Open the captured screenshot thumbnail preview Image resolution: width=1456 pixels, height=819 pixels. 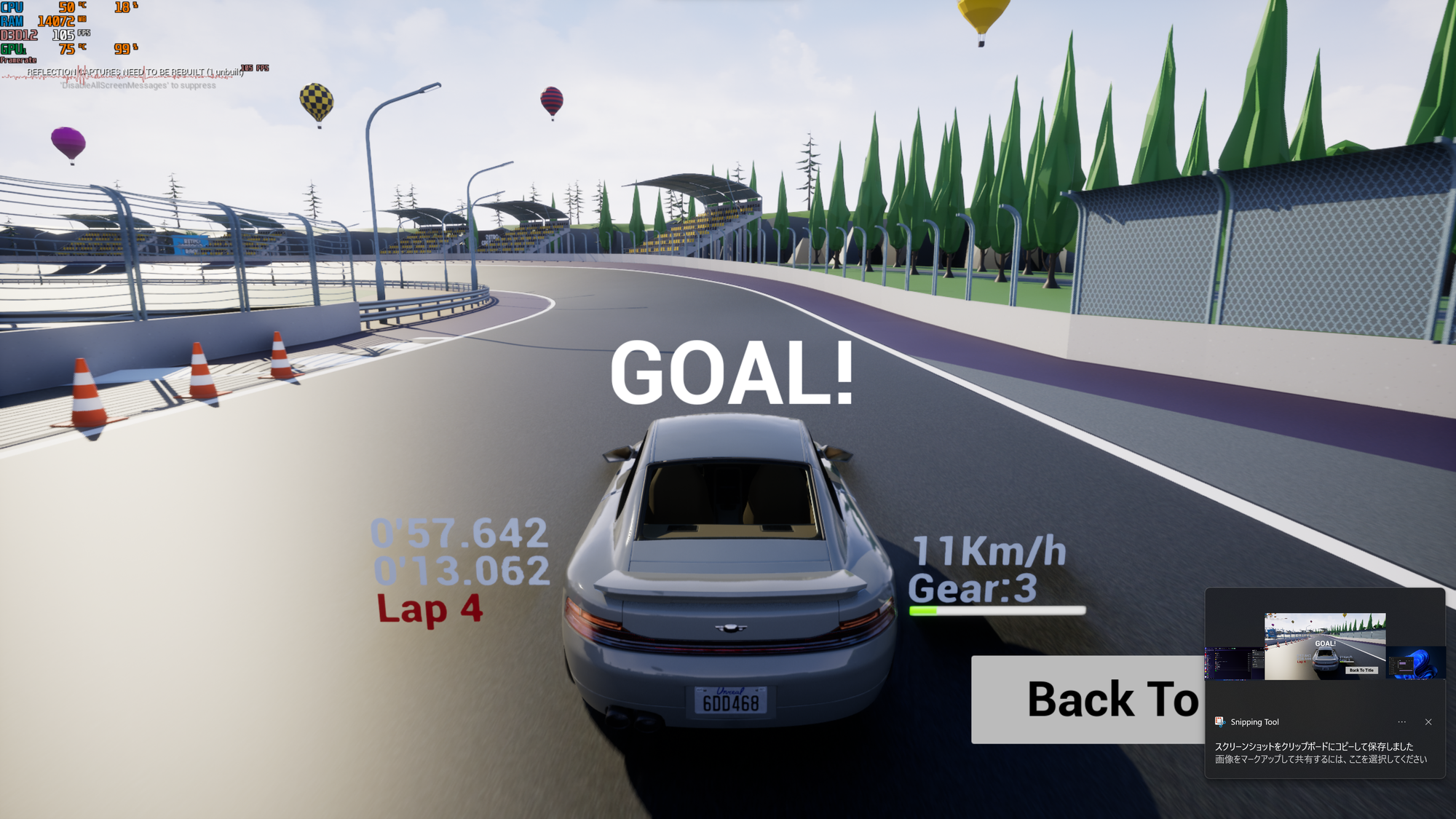1325,646
